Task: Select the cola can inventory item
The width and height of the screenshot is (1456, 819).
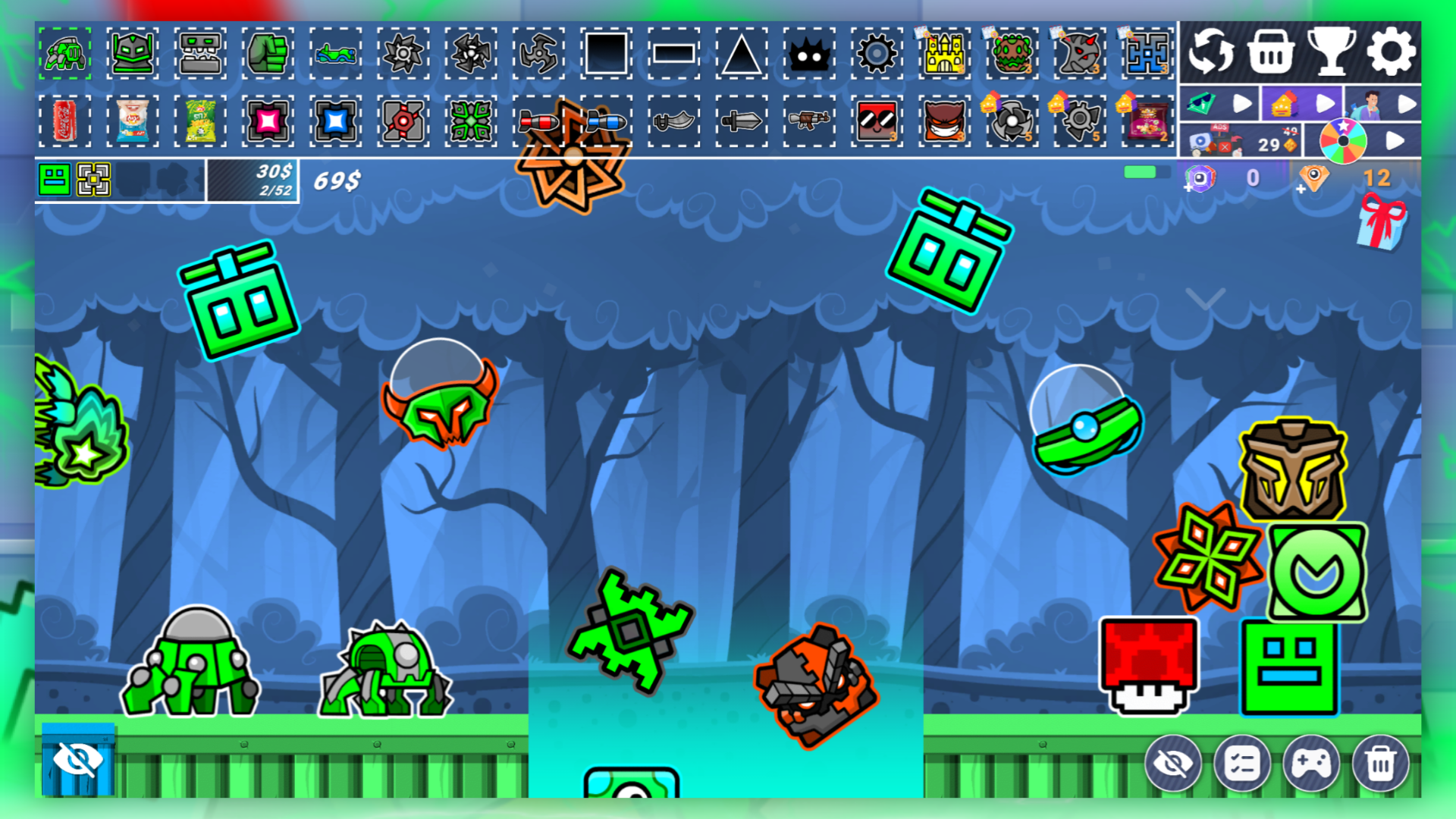Action: coord(64,121)
